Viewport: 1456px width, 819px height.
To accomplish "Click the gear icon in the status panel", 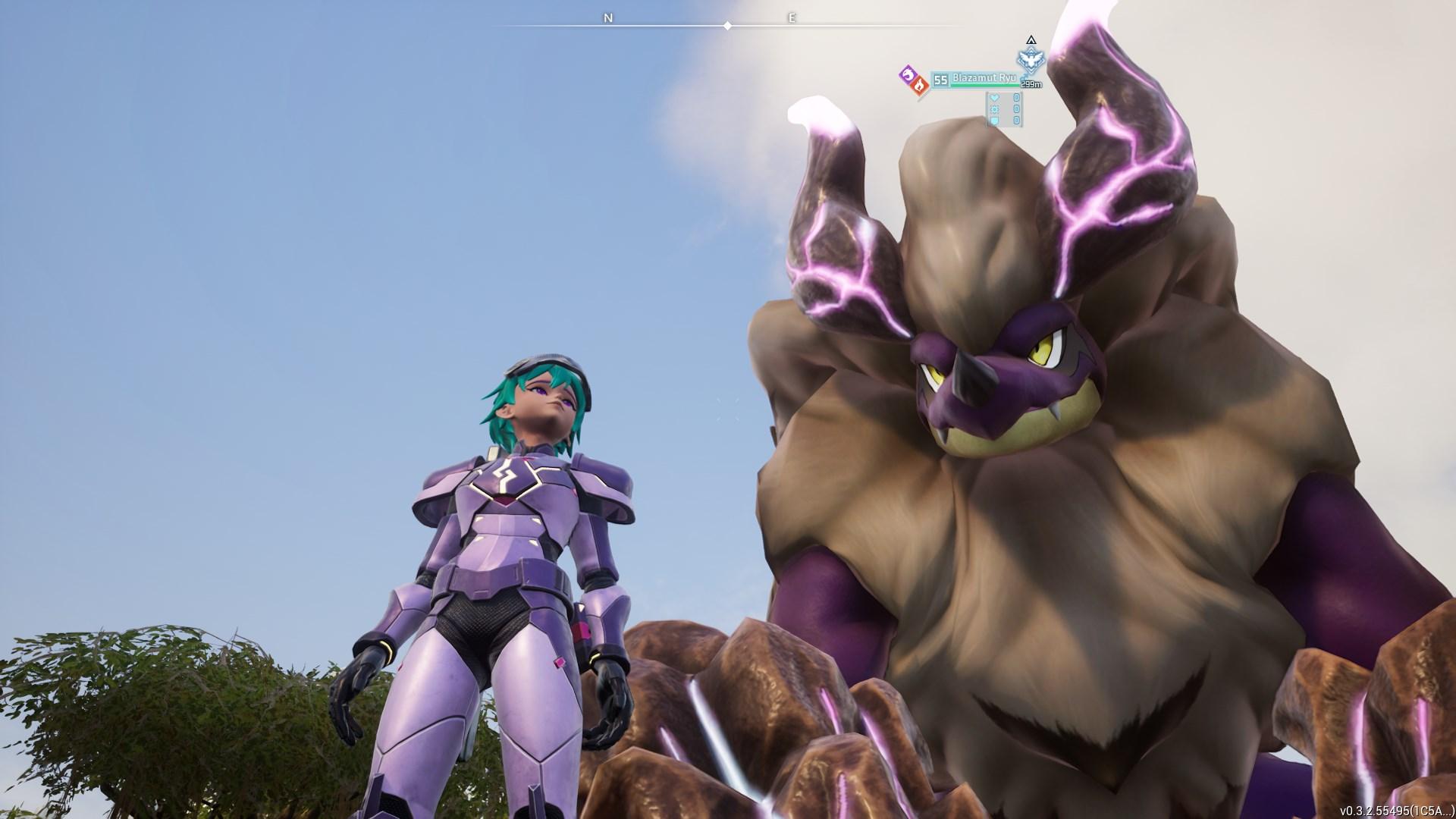I will (994, 111).
